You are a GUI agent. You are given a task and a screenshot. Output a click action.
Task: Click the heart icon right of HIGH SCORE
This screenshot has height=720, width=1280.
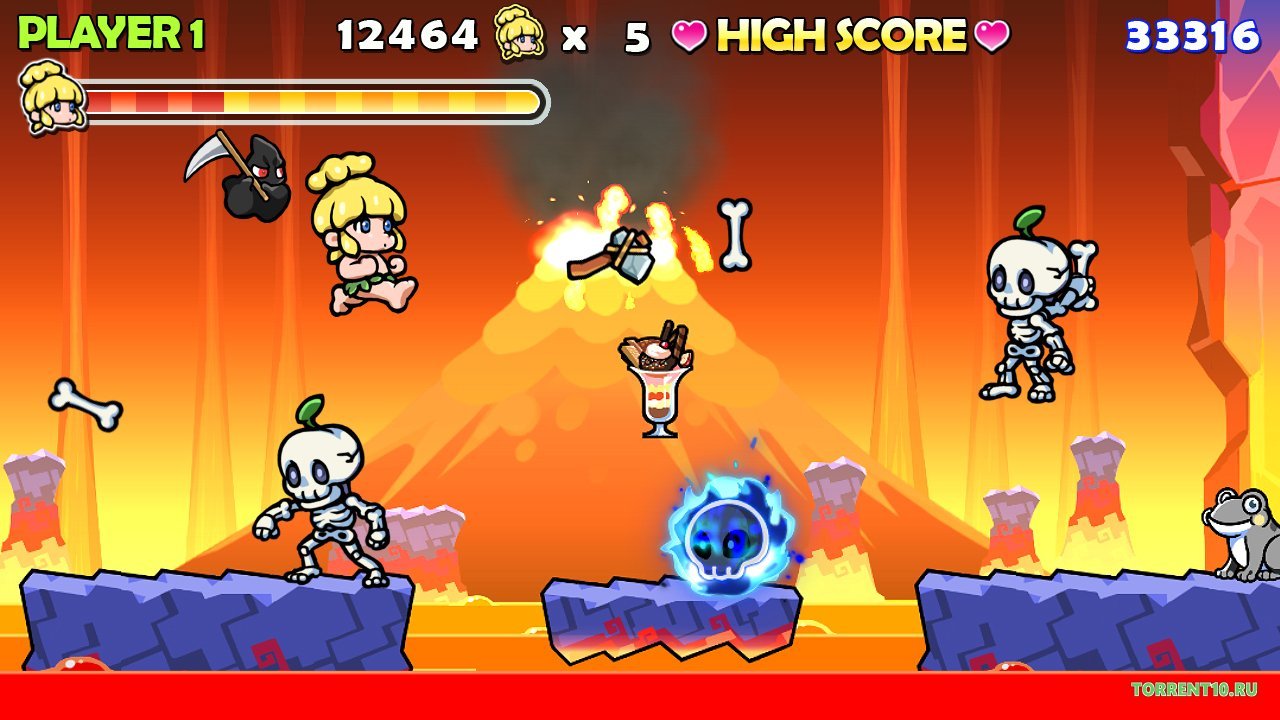click(993, 34)
